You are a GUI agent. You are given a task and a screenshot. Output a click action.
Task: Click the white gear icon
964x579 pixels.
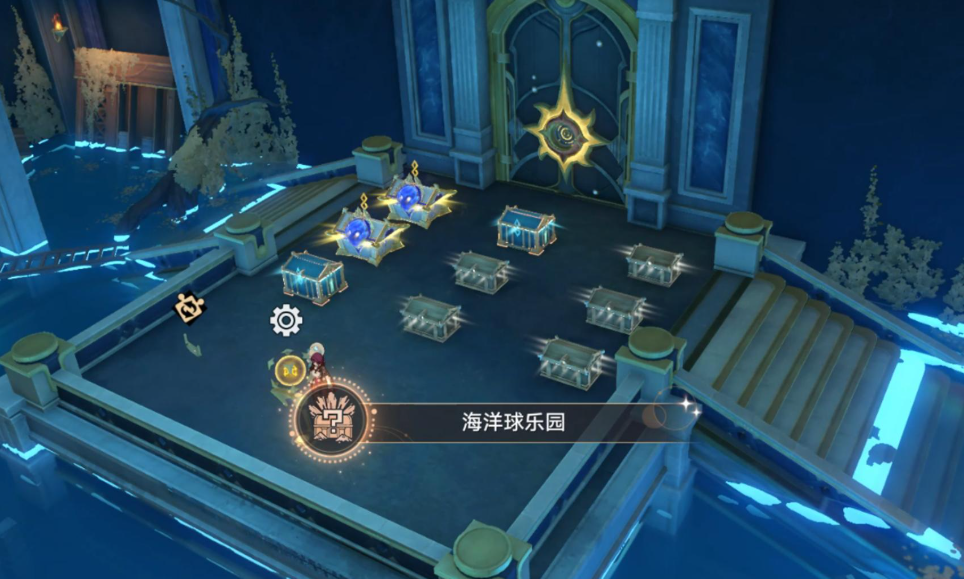(x=286, y=320)
